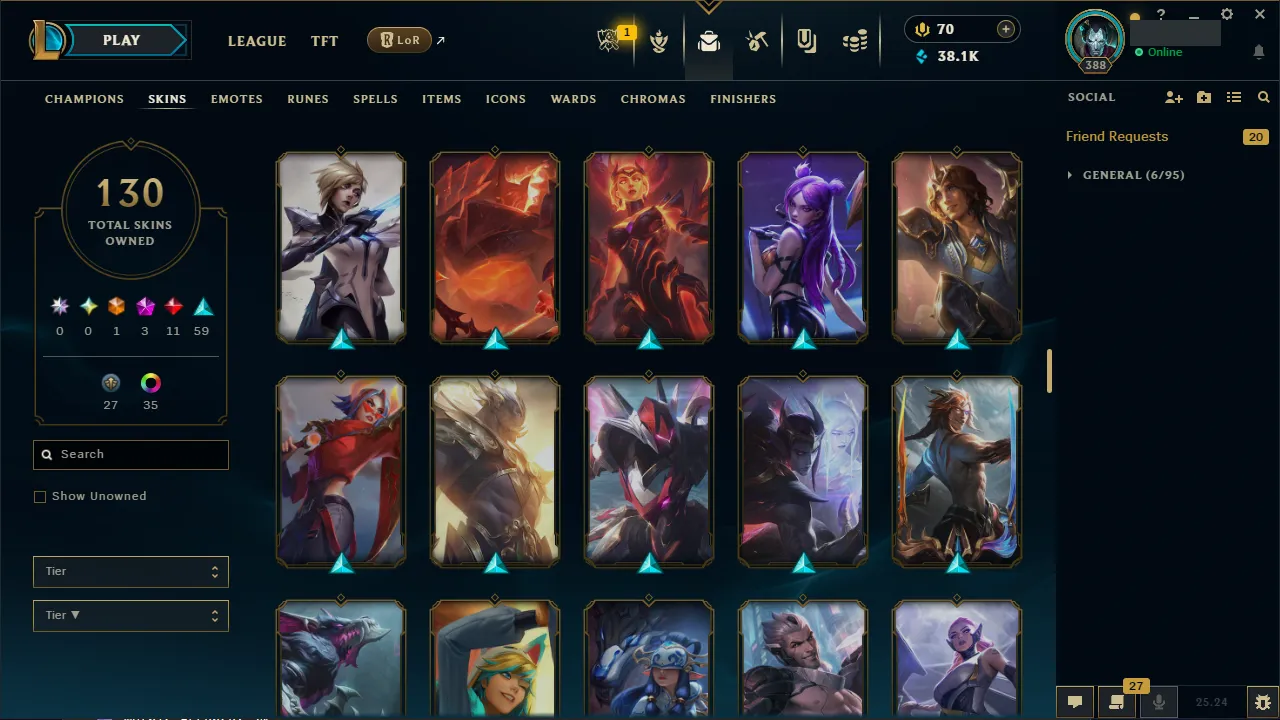Open Friend Requests

(x=1116, y=136)
